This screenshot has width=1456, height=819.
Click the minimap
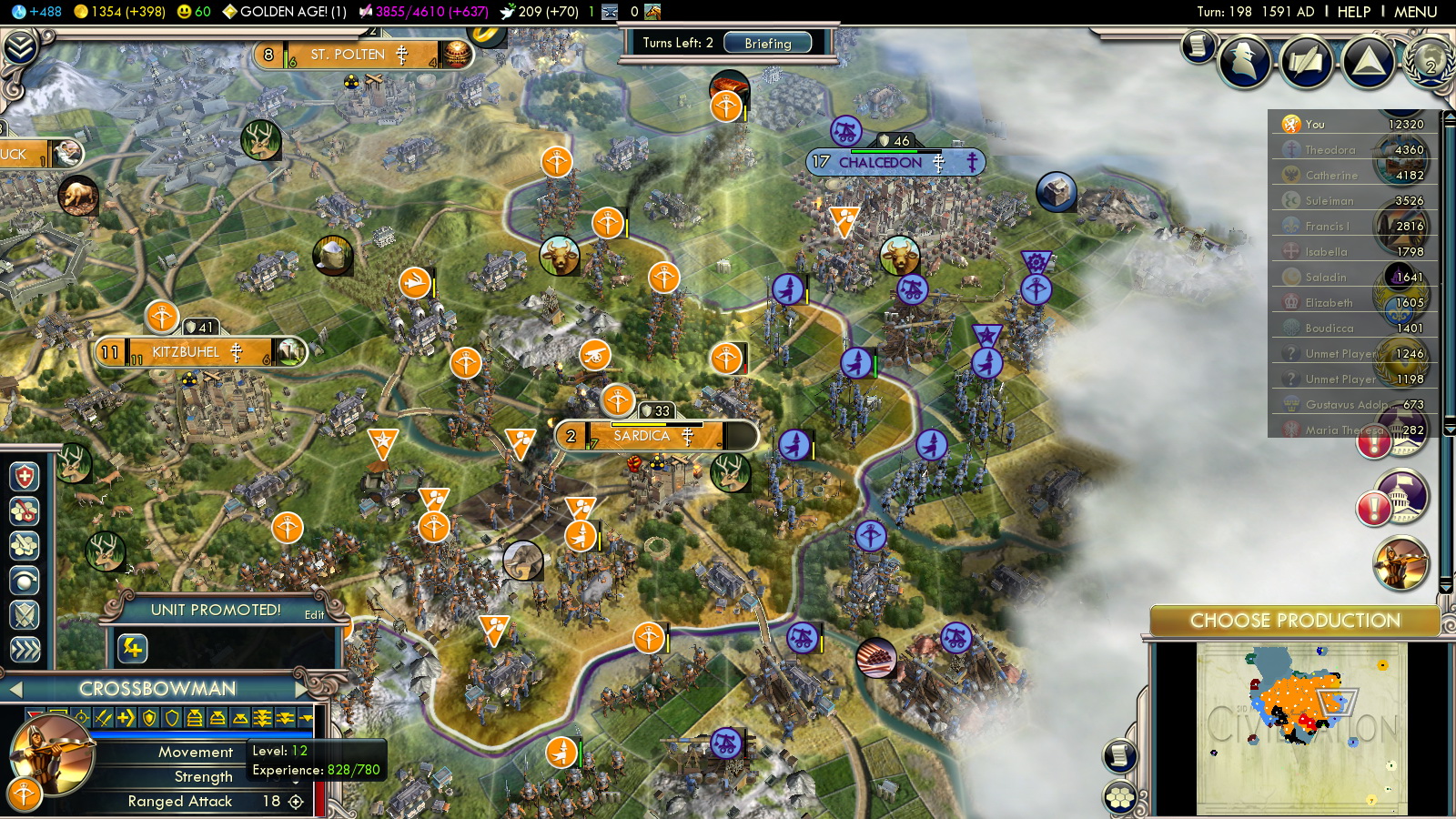click(x=1301, y=726)
